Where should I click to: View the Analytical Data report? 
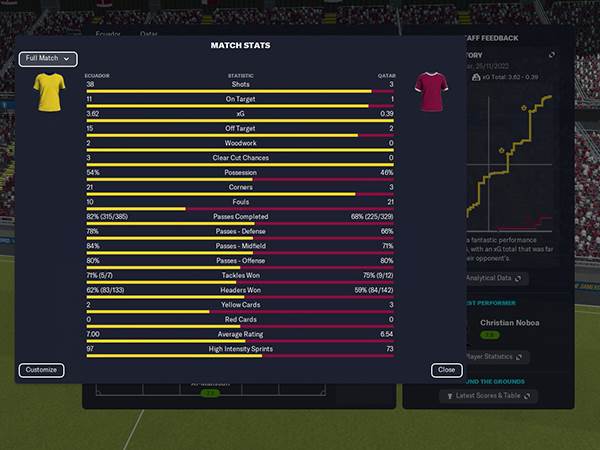click(x=497, y=278)
